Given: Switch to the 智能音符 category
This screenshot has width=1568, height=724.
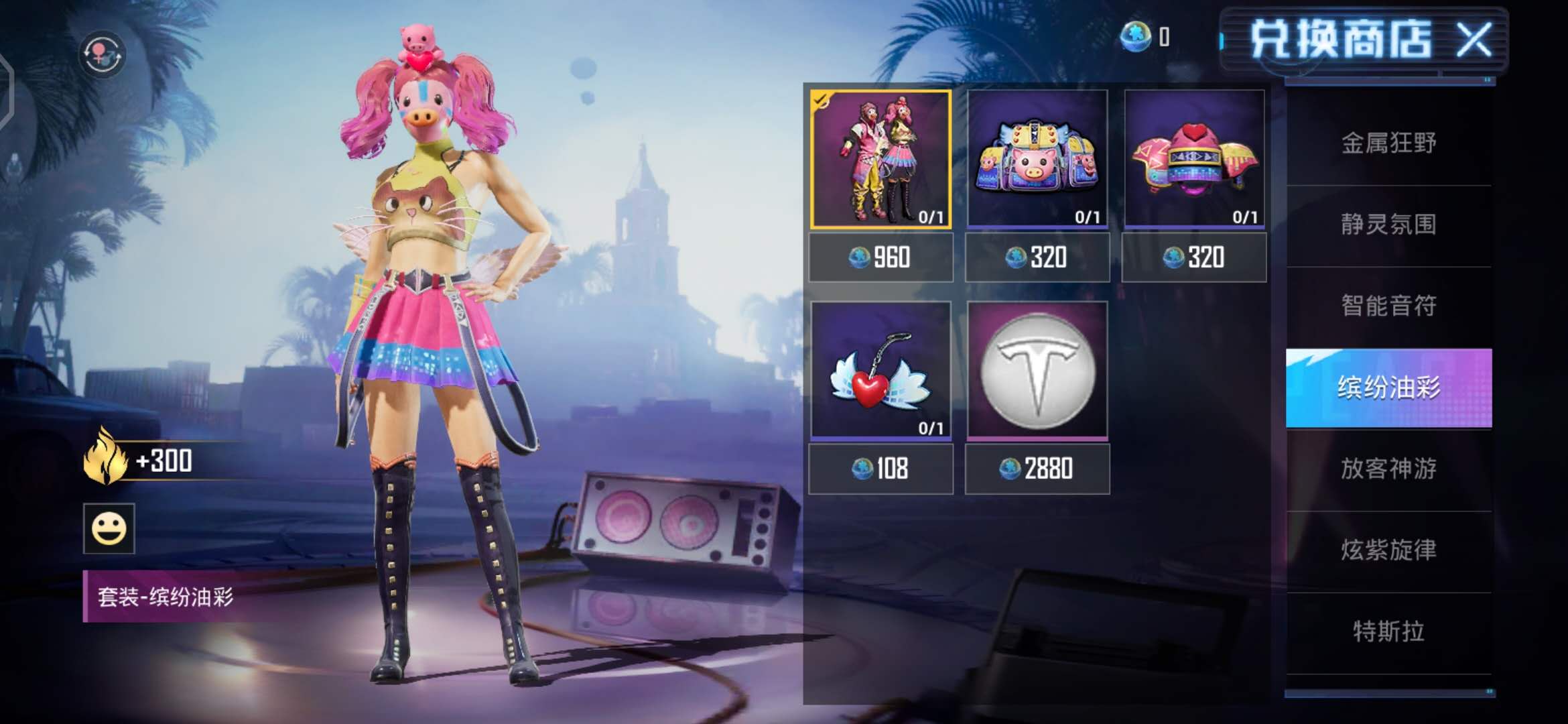Looking at the screenshot, I should [1388, 306].
